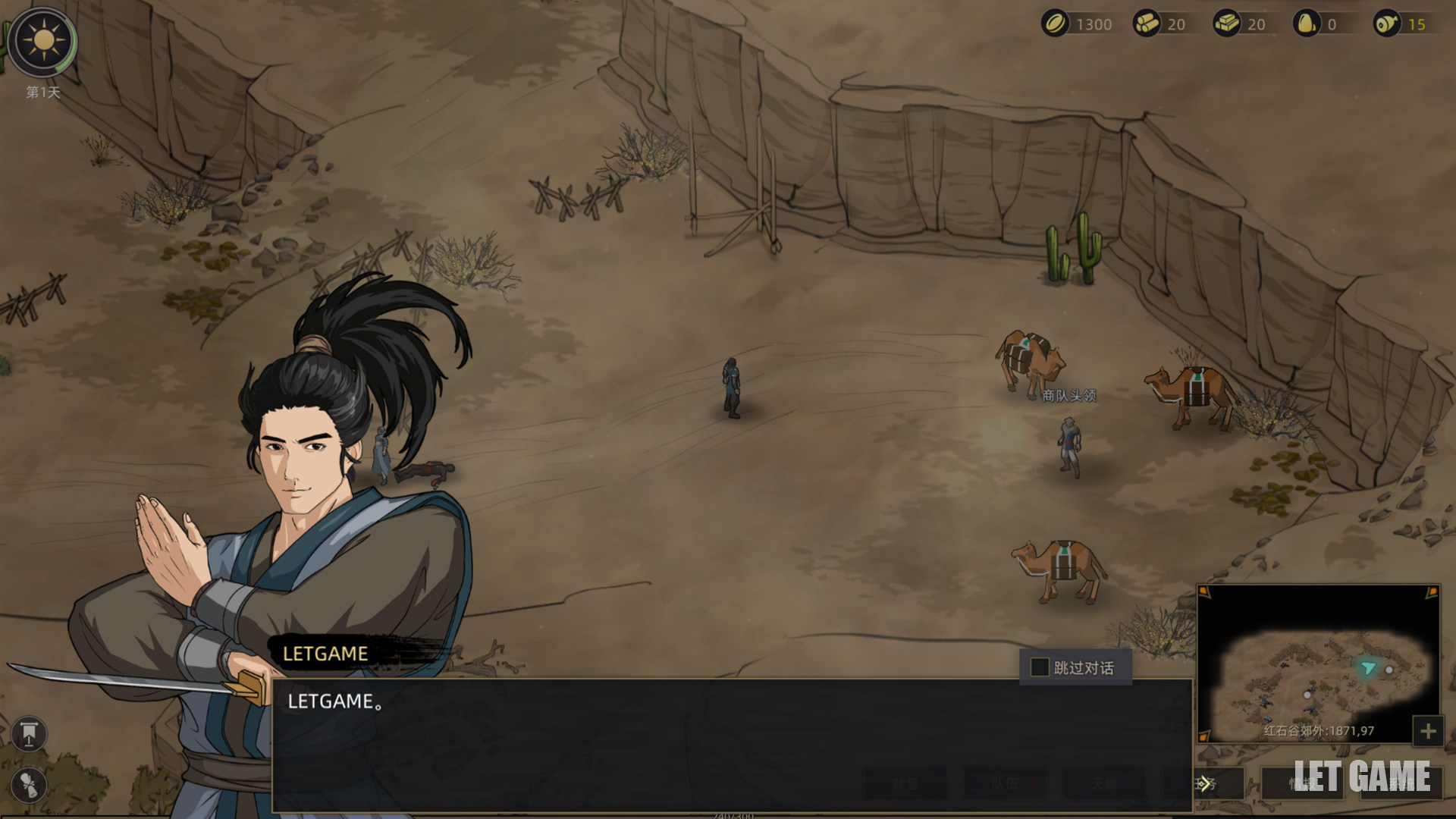Open the 系统 system menu
Viewport: 1456px width, 819px height.
[x=1401, y=783]
